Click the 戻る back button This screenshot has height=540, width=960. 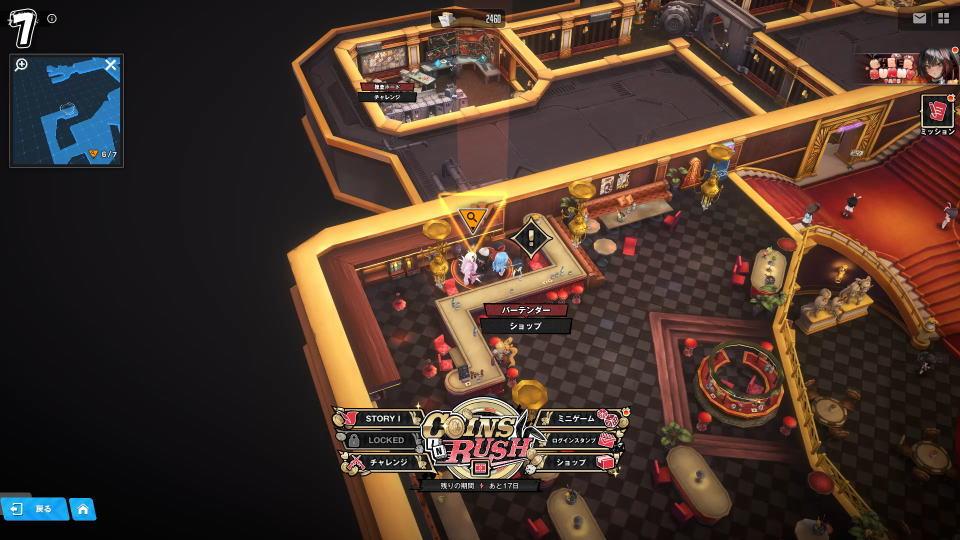(34, 509)
